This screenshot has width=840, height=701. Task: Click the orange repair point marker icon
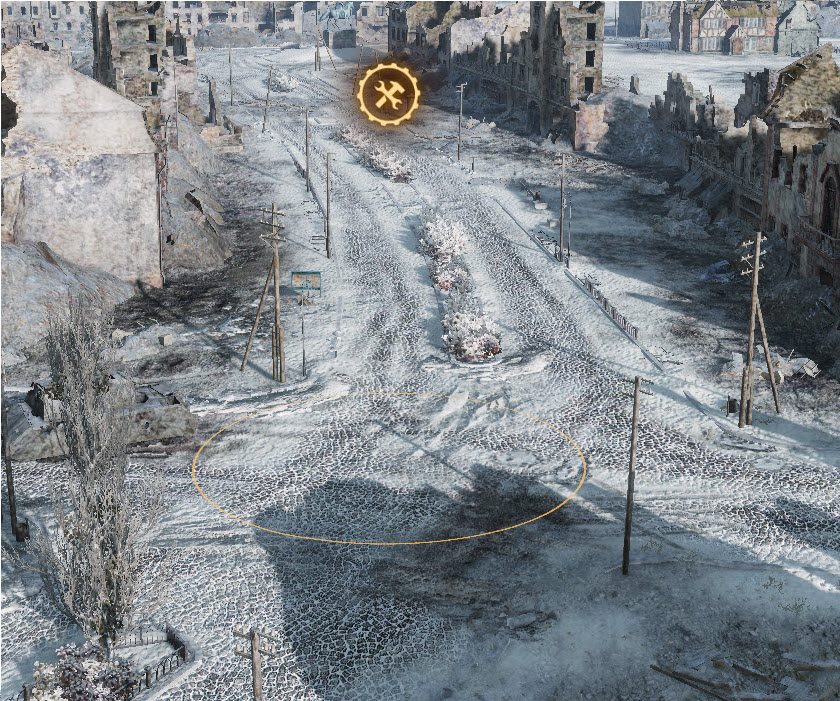click(388, 94)
